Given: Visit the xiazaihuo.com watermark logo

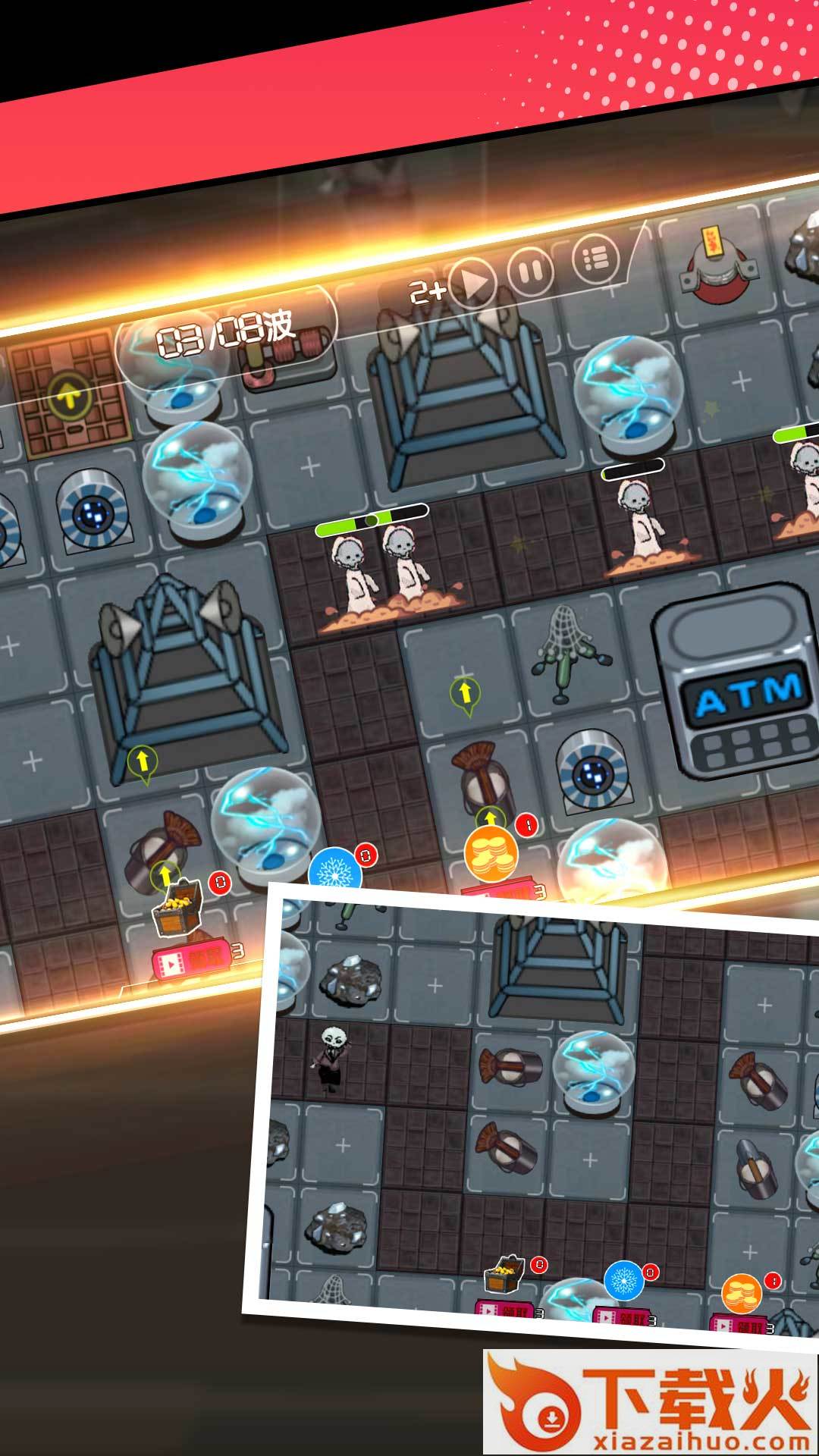Looking at the screenshot, I should coord(651,1401).
